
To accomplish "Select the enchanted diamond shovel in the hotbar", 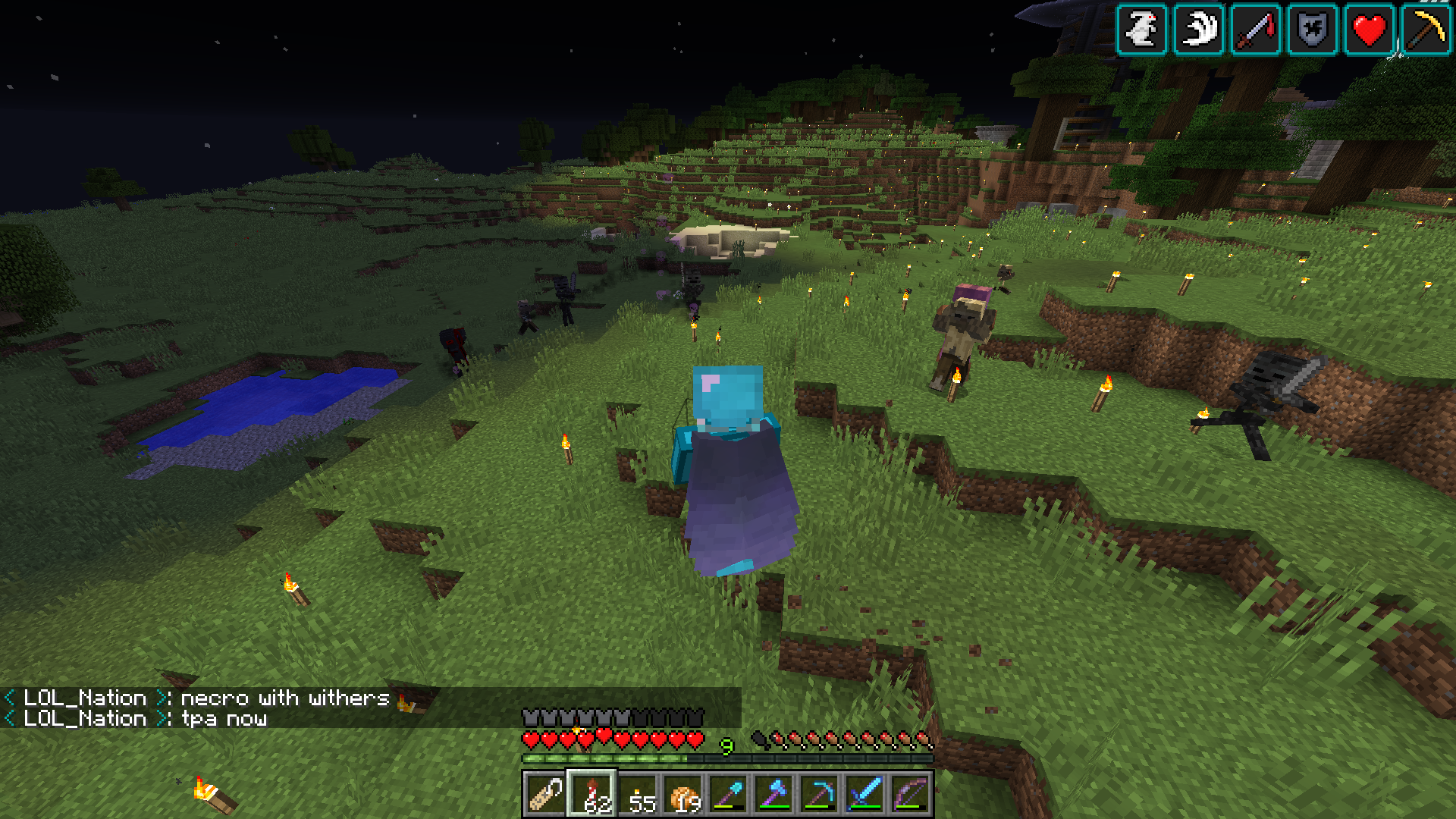I will tap(730, 796).
